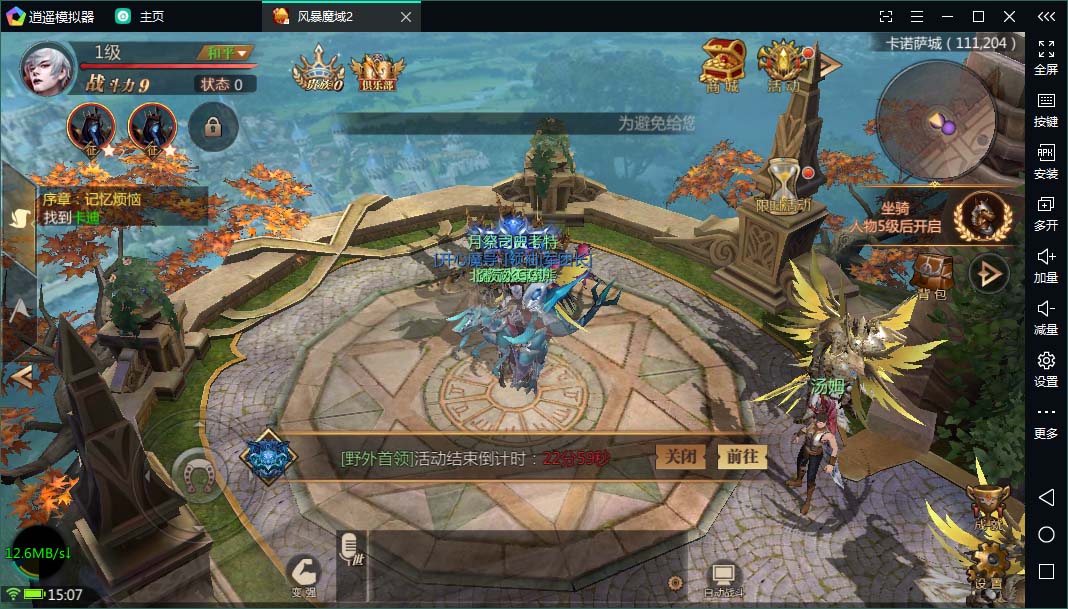1068x609 pixels.
Task: Click the 关闭 button on the boss notice
Action: tap(681, 456)
